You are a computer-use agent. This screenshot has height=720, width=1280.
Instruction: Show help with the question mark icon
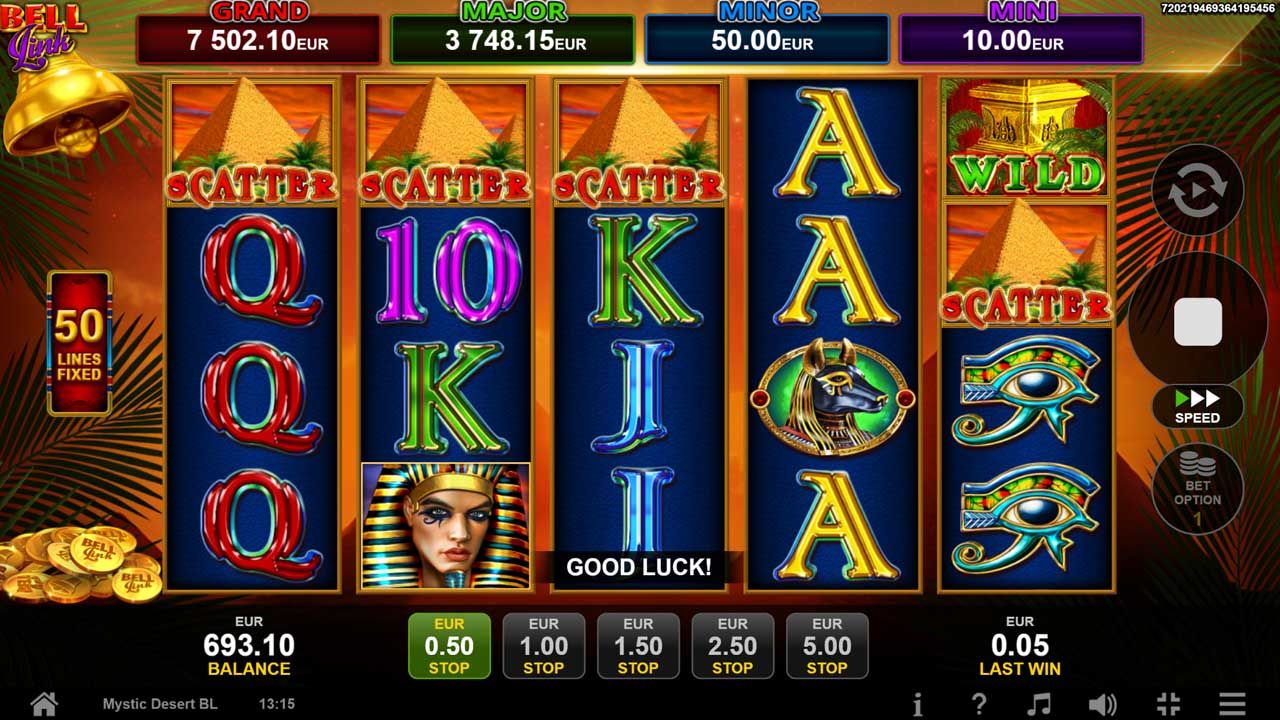[979, 704]
